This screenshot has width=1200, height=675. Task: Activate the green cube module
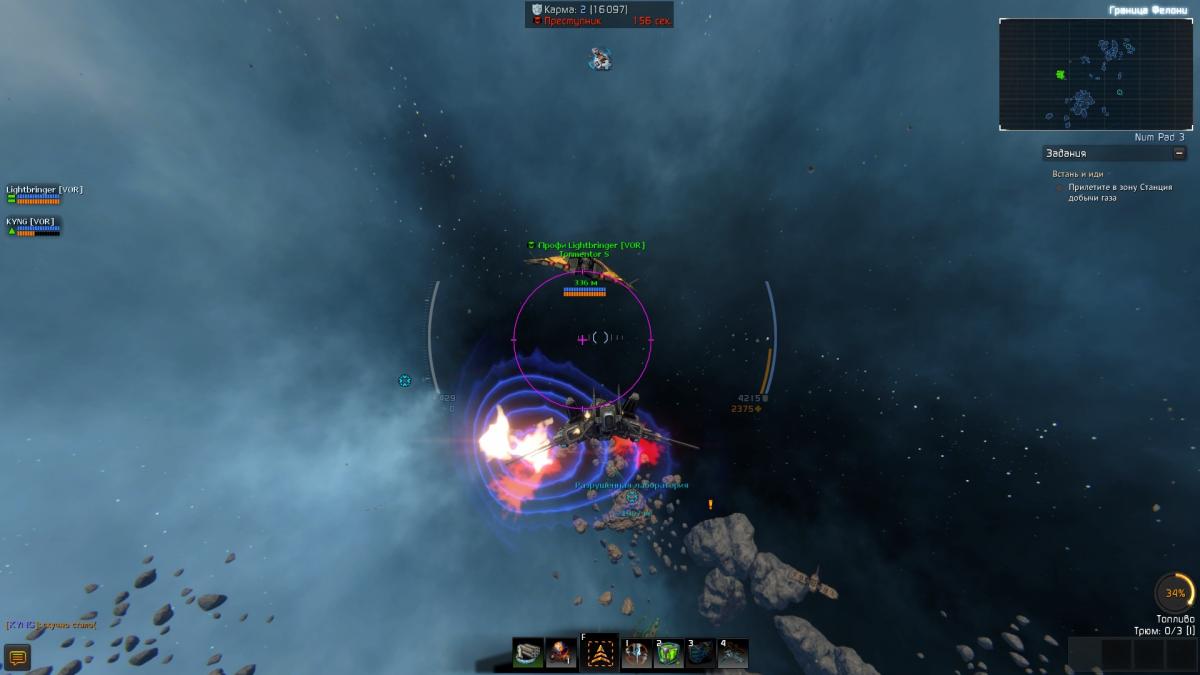[669, 653]
